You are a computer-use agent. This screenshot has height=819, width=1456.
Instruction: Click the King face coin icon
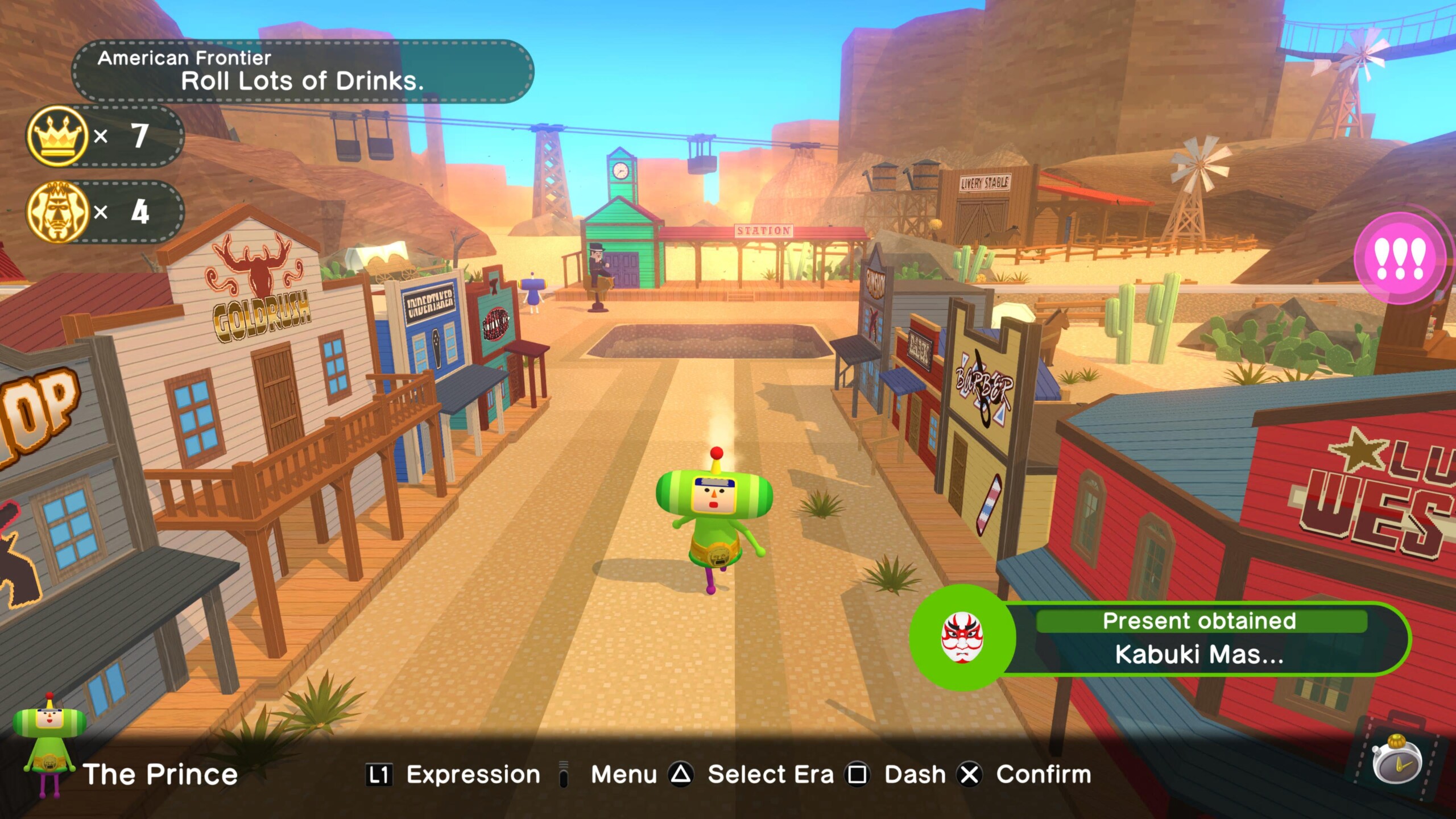click(57, 212)
